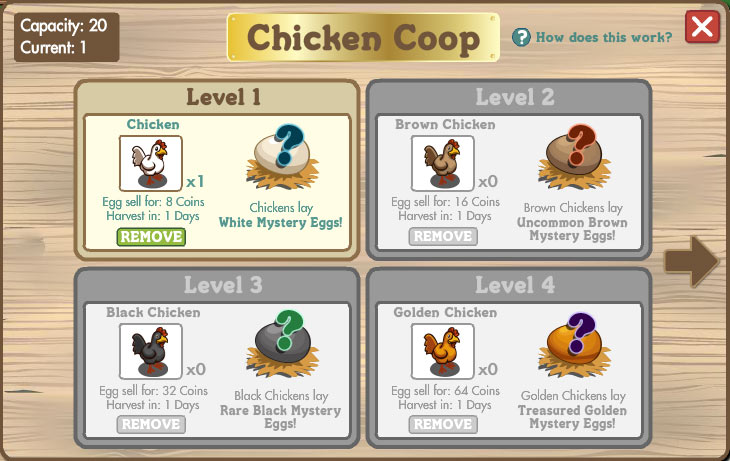This screenshot has height=461, width=730.
Task: Select the Golden Chicken thumbnail
Action: 443,351
